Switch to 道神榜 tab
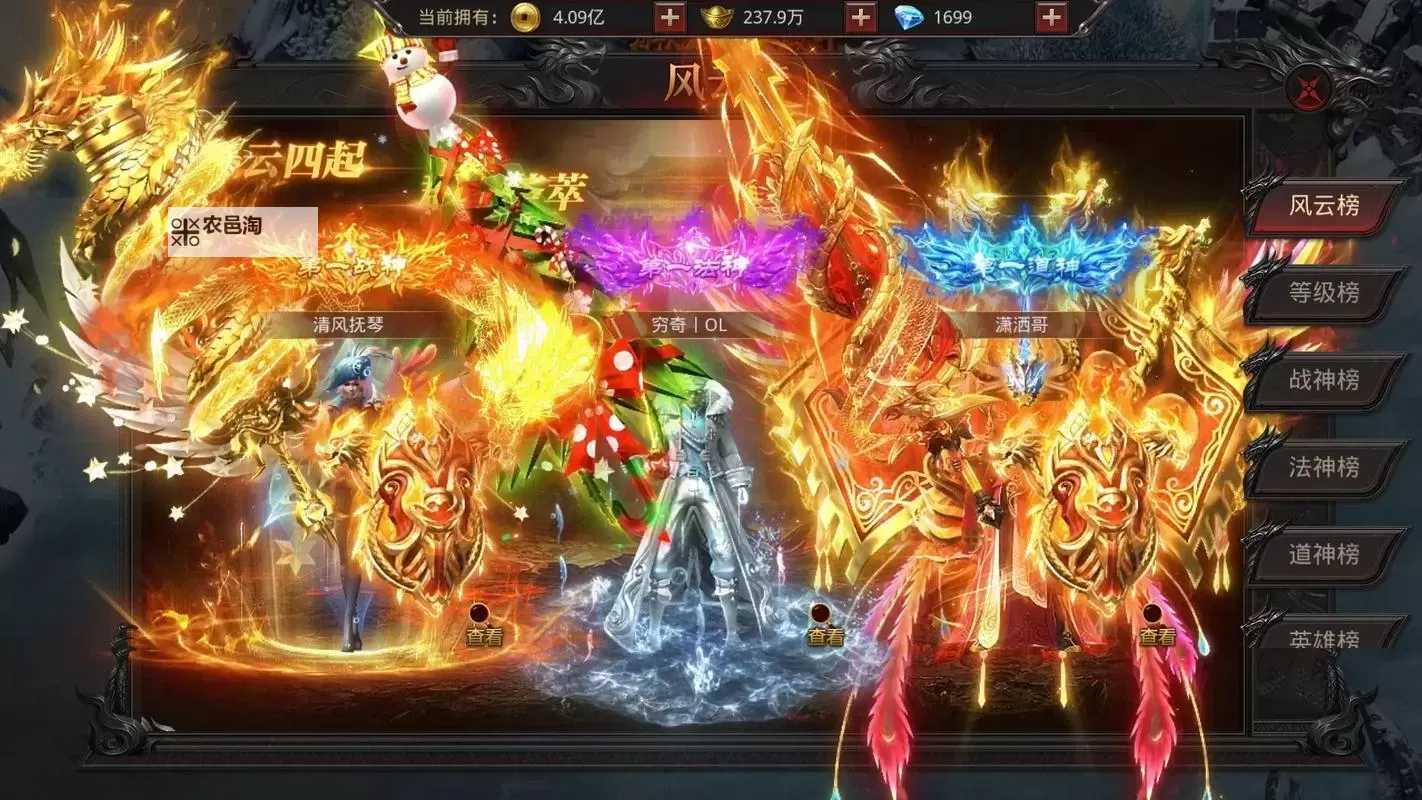 (x=1323, y=554)
